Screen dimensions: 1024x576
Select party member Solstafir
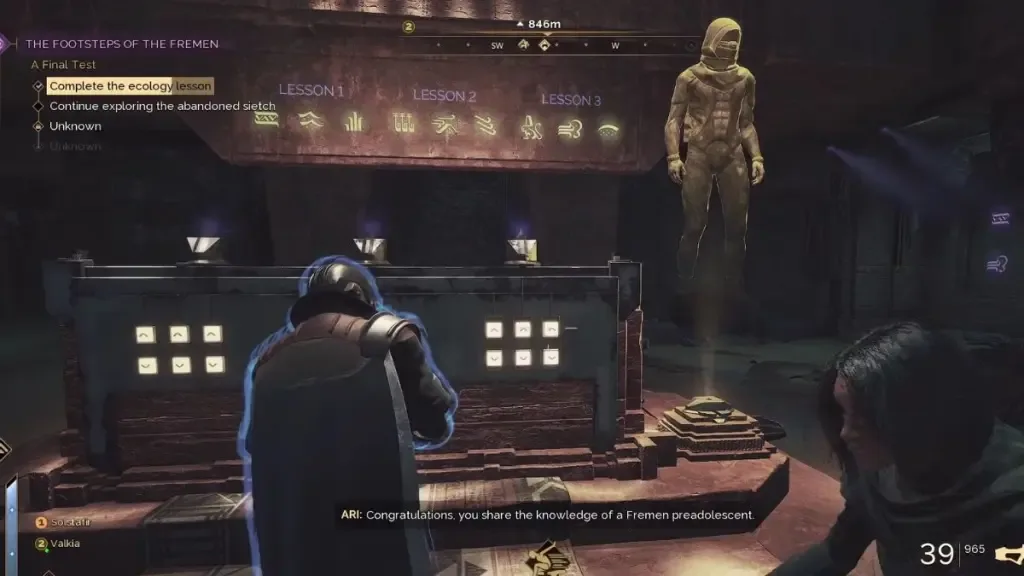coord(70,523)
